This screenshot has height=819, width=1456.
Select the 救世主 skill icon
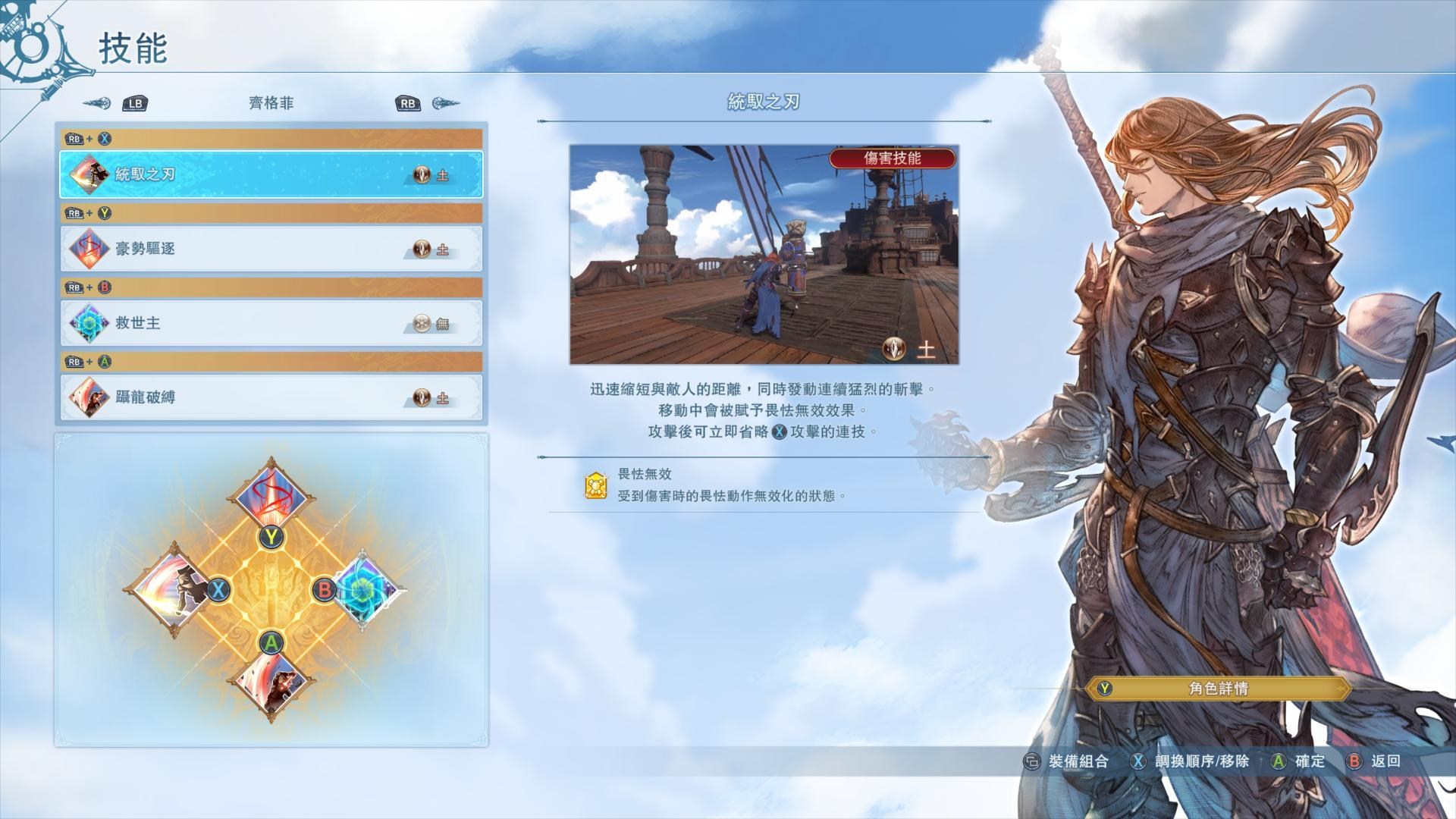(91, 323)
